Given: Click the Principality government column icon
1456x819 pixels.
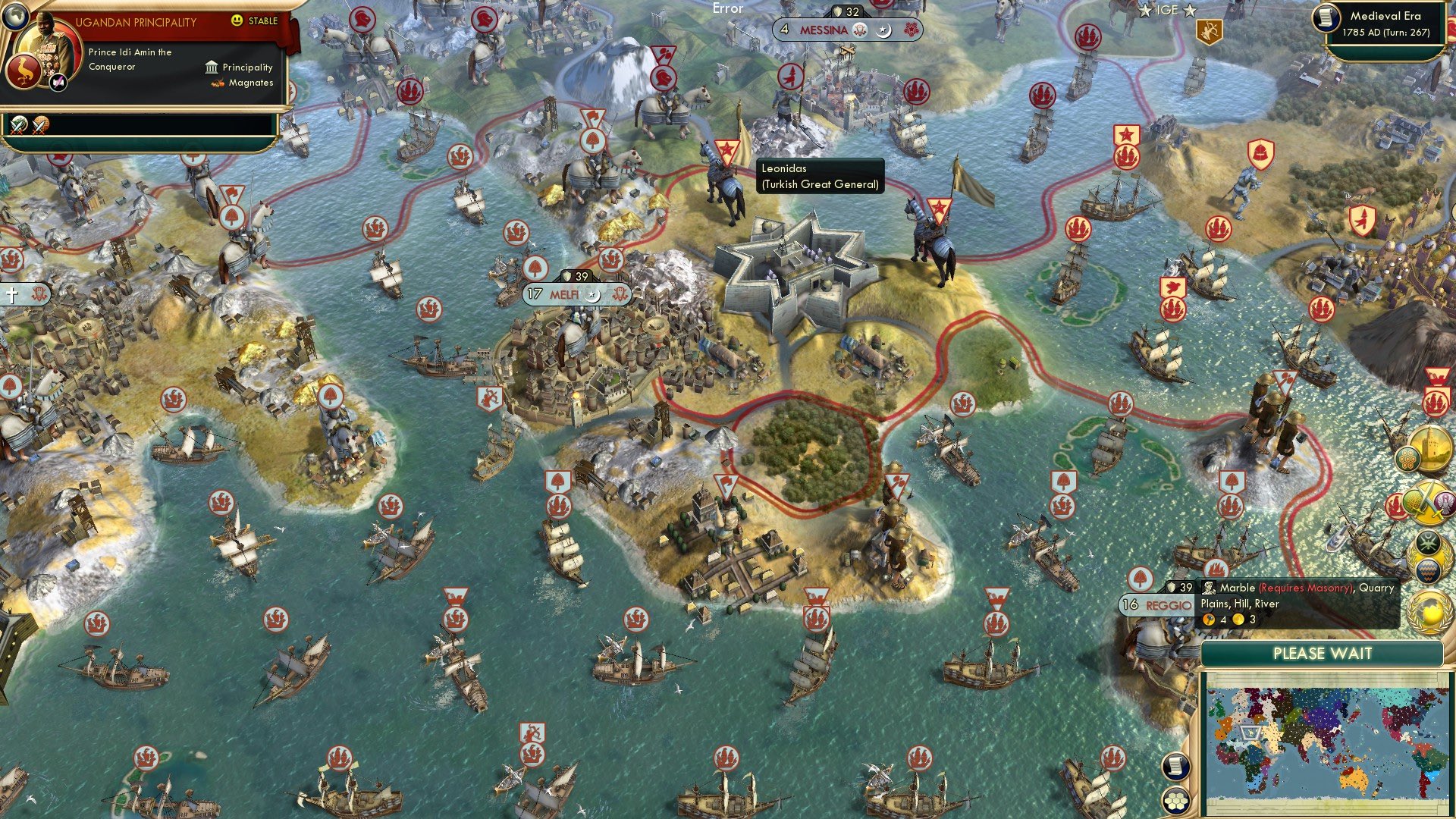Looking at the screenshot, I should pos(212,67).
